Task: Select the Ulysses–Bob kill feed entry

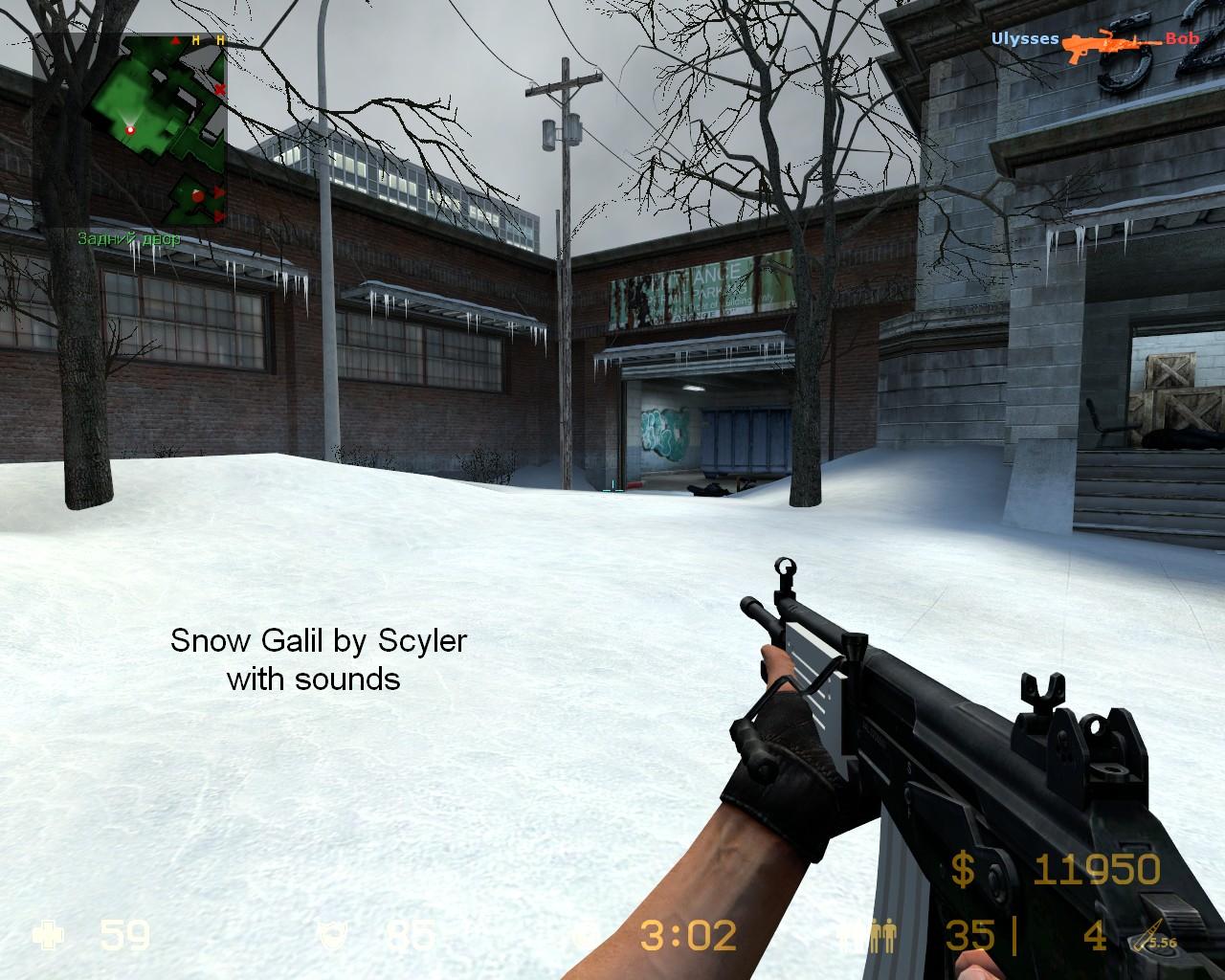Action: pyautogui.click(x=1095, y=40)
